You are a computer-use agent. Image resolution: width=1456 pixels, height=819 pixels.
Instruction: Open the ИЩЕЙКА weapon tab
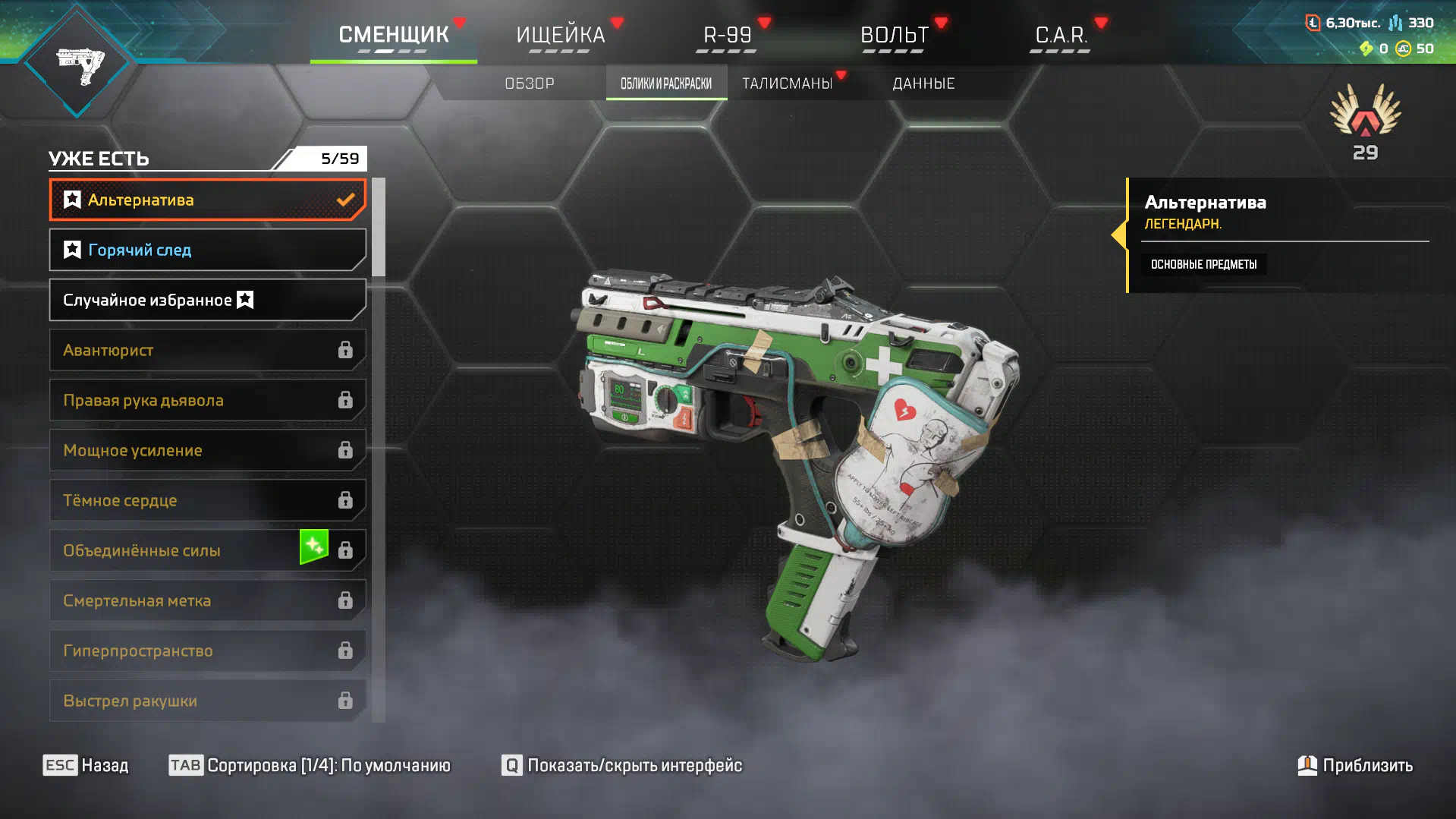pyautogui.click(x=560, y=35)
